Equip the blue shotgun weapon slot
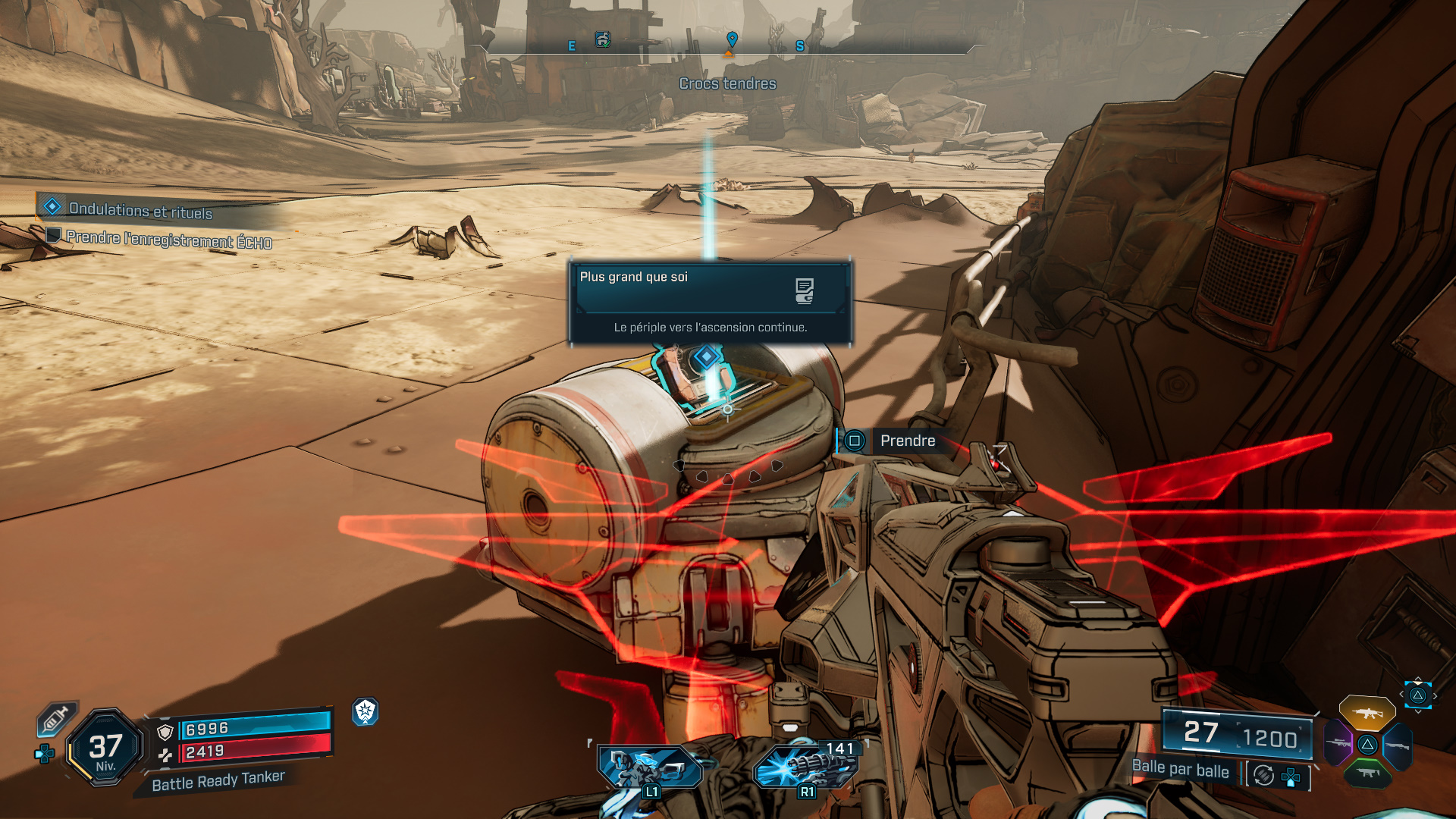Viewport: 1456px width, 819px height. [1397, 745]
